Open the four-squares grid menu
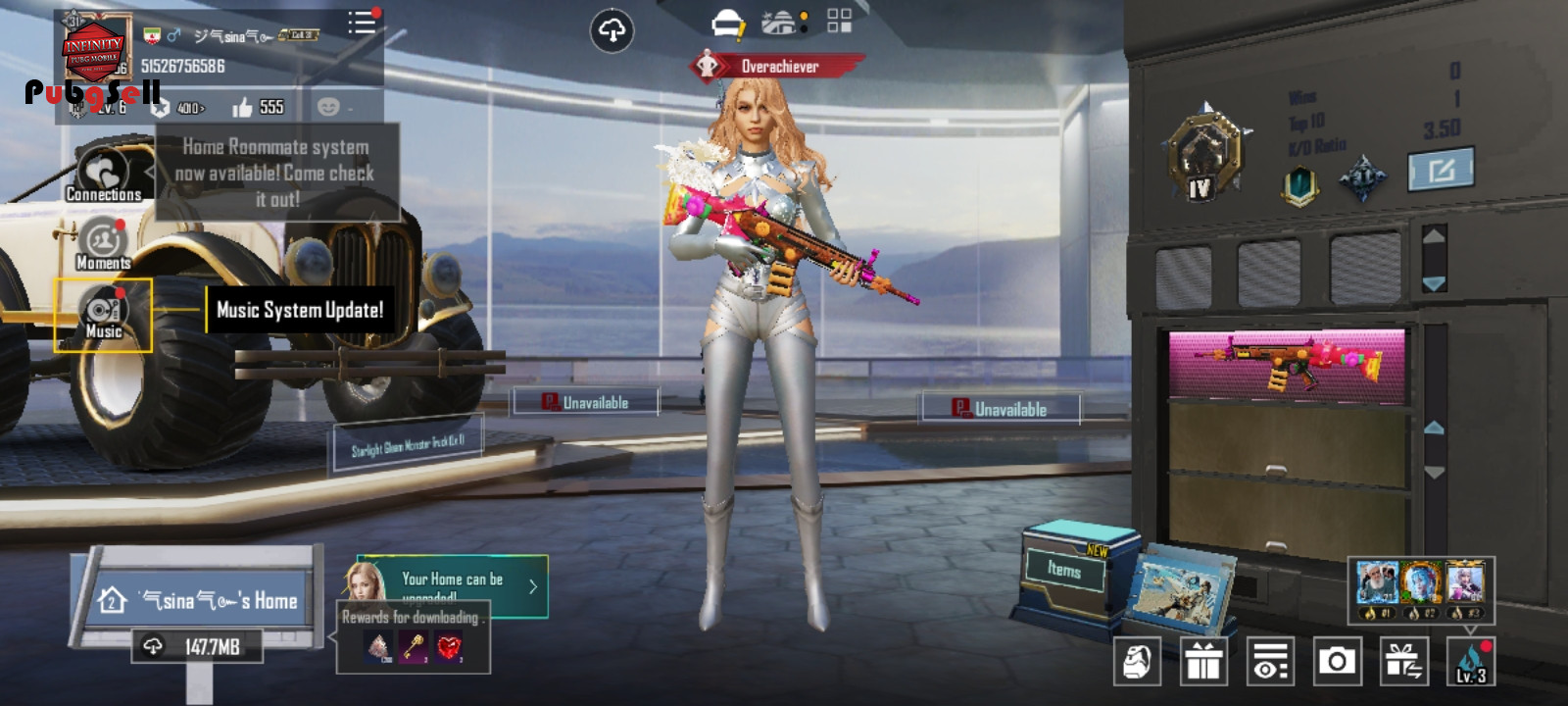The height and width of the screenshot is (706, 1568). pyautogui.click(x=839, y=22)
